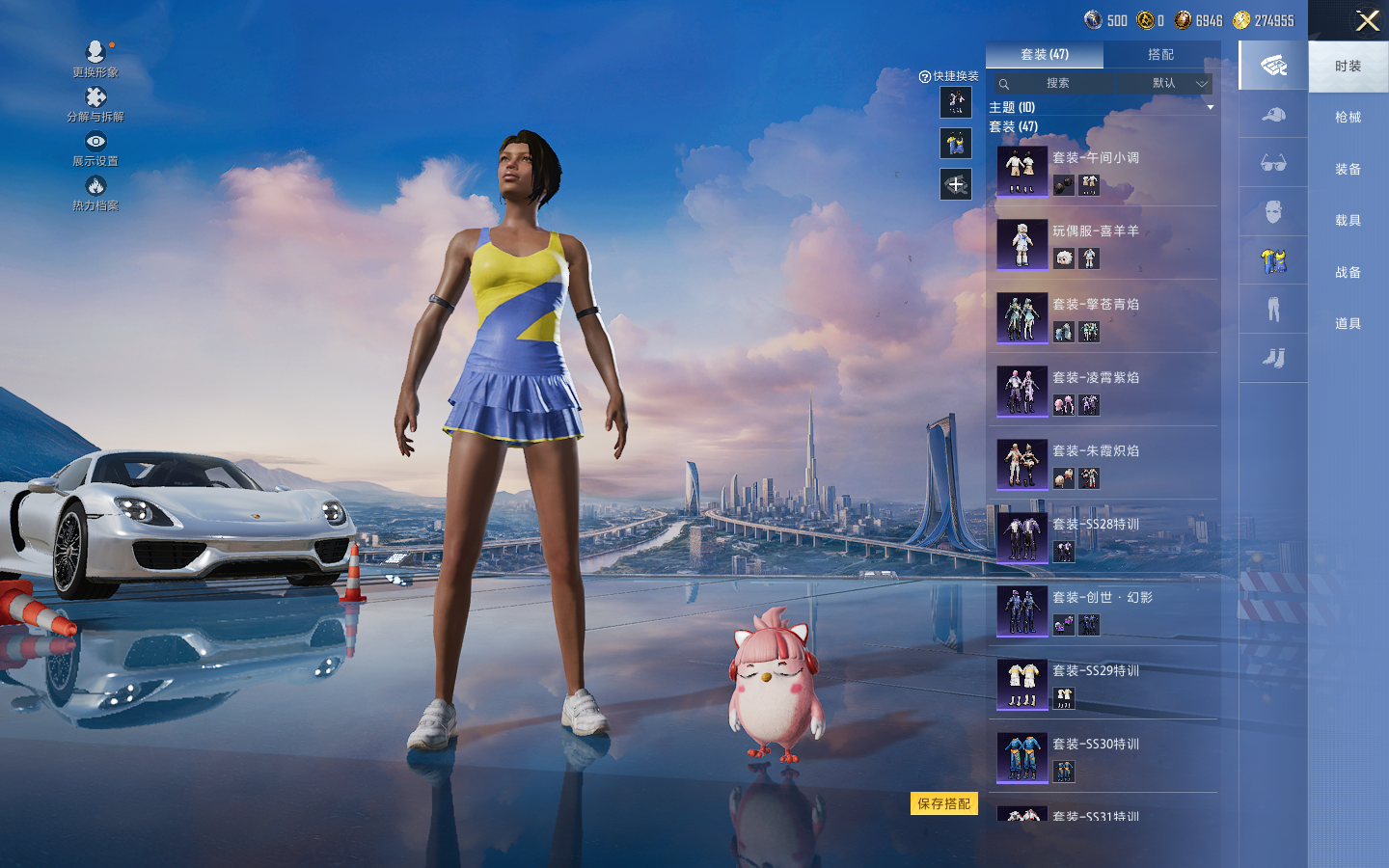The height and width of the screenshot is (868, 1389).
Task: Switch to 枪械 firearms category
Action: click(x=1348, y=118)
